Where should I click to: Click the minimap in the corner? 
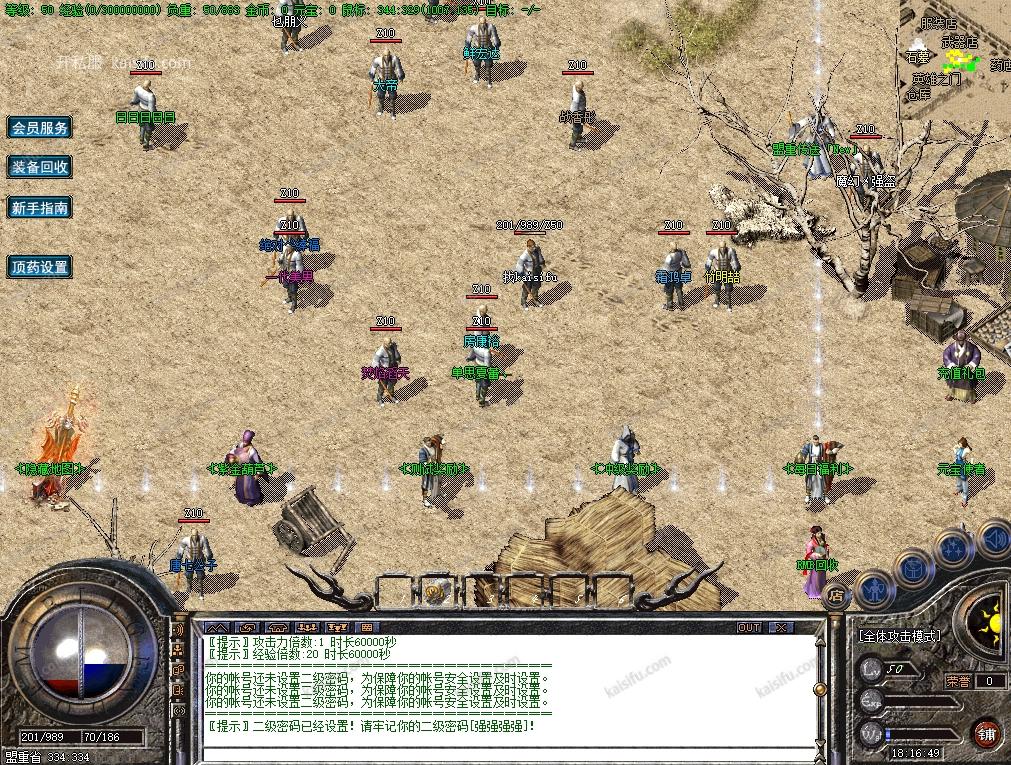pyautogui.click(x=955, y=55)
